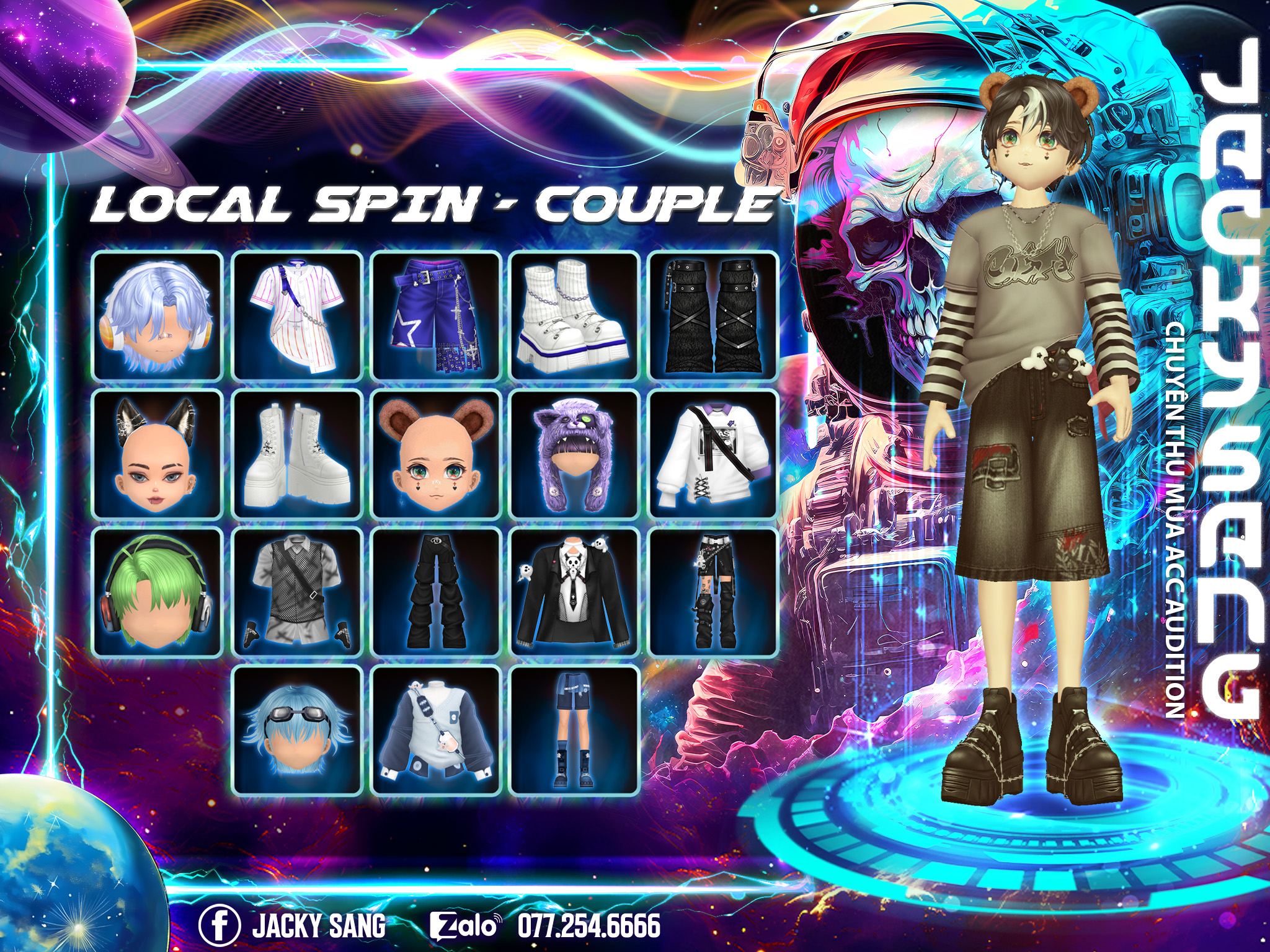Select the lavender hair with orange headphones
This screenshot has height=952, width=1270.
click(x=158, y=315)
